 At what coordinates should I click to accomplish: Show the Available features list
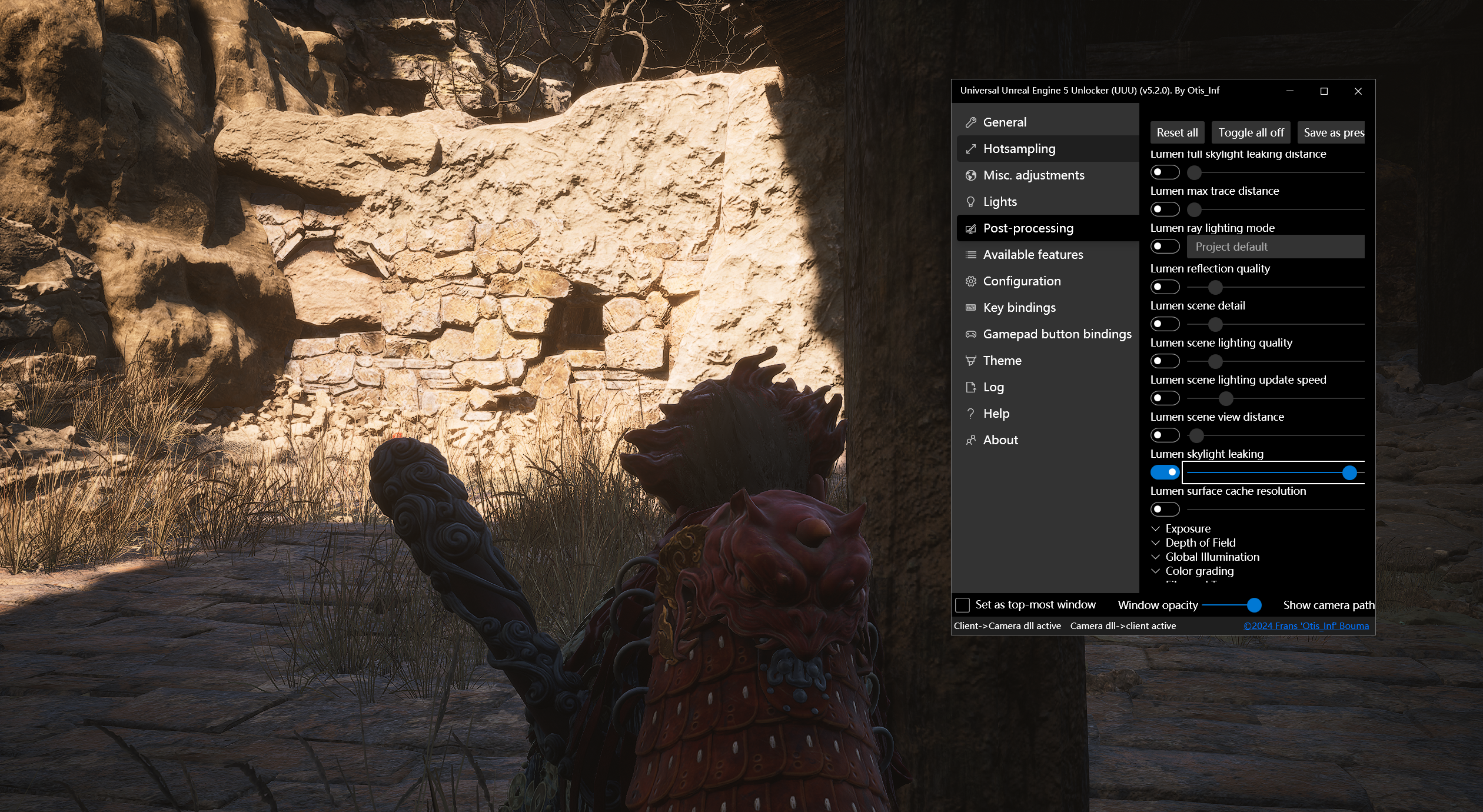[x=1032, y=255]
